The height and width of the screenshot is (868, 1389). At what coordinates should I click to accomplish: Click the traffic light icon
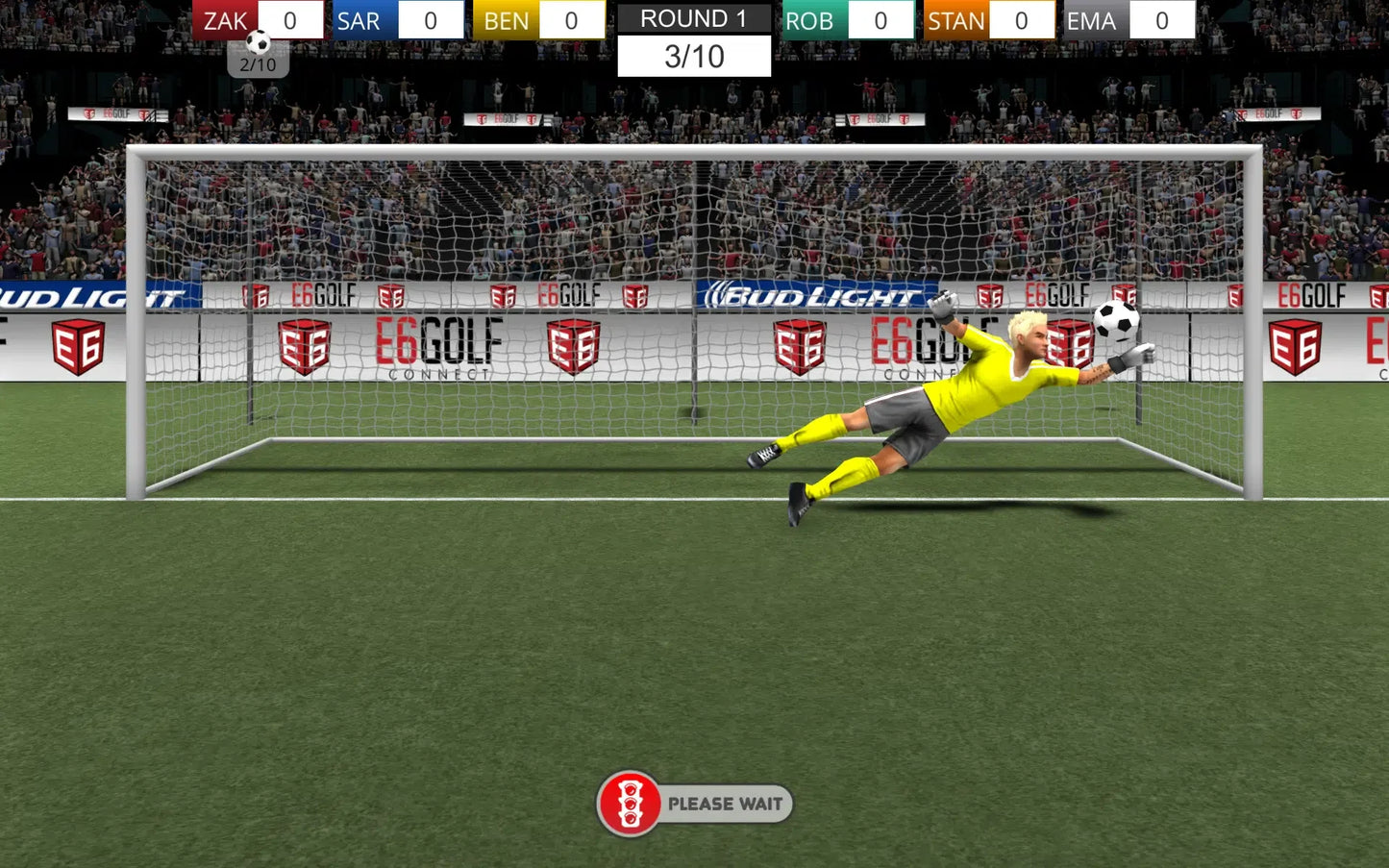(x=630, y=804)
